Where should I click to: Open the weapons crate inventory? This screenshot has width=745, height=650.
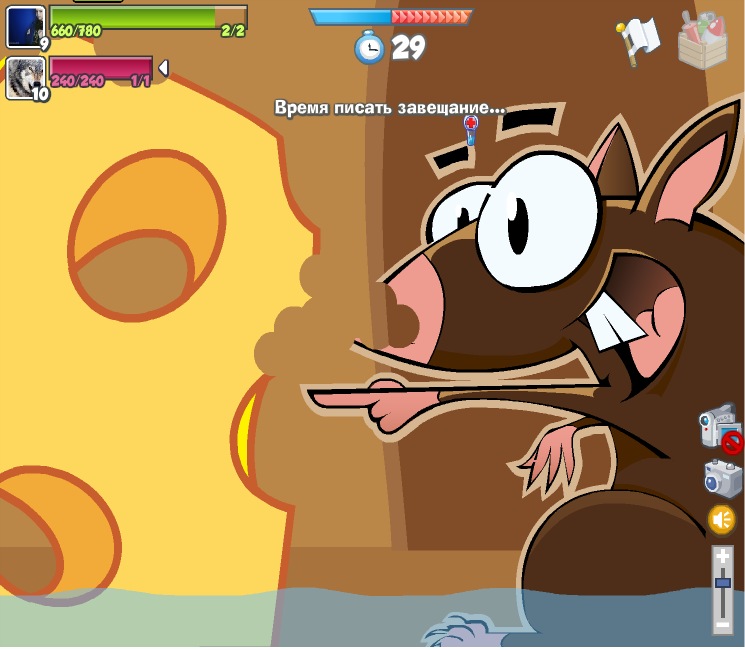click(x=702, y=40)
